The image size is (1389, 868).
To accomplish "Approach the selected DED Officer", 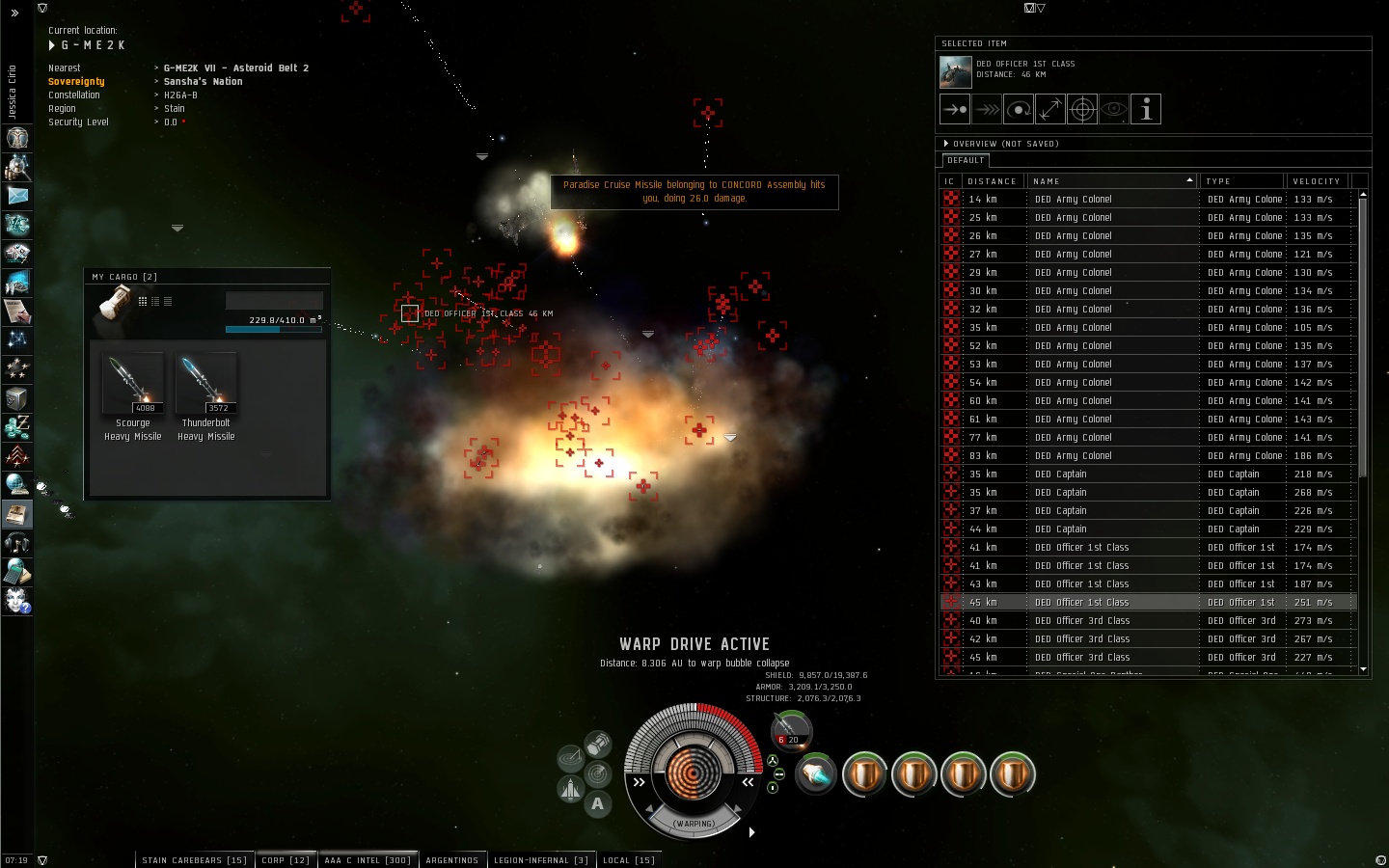I will tap(954, 110).
